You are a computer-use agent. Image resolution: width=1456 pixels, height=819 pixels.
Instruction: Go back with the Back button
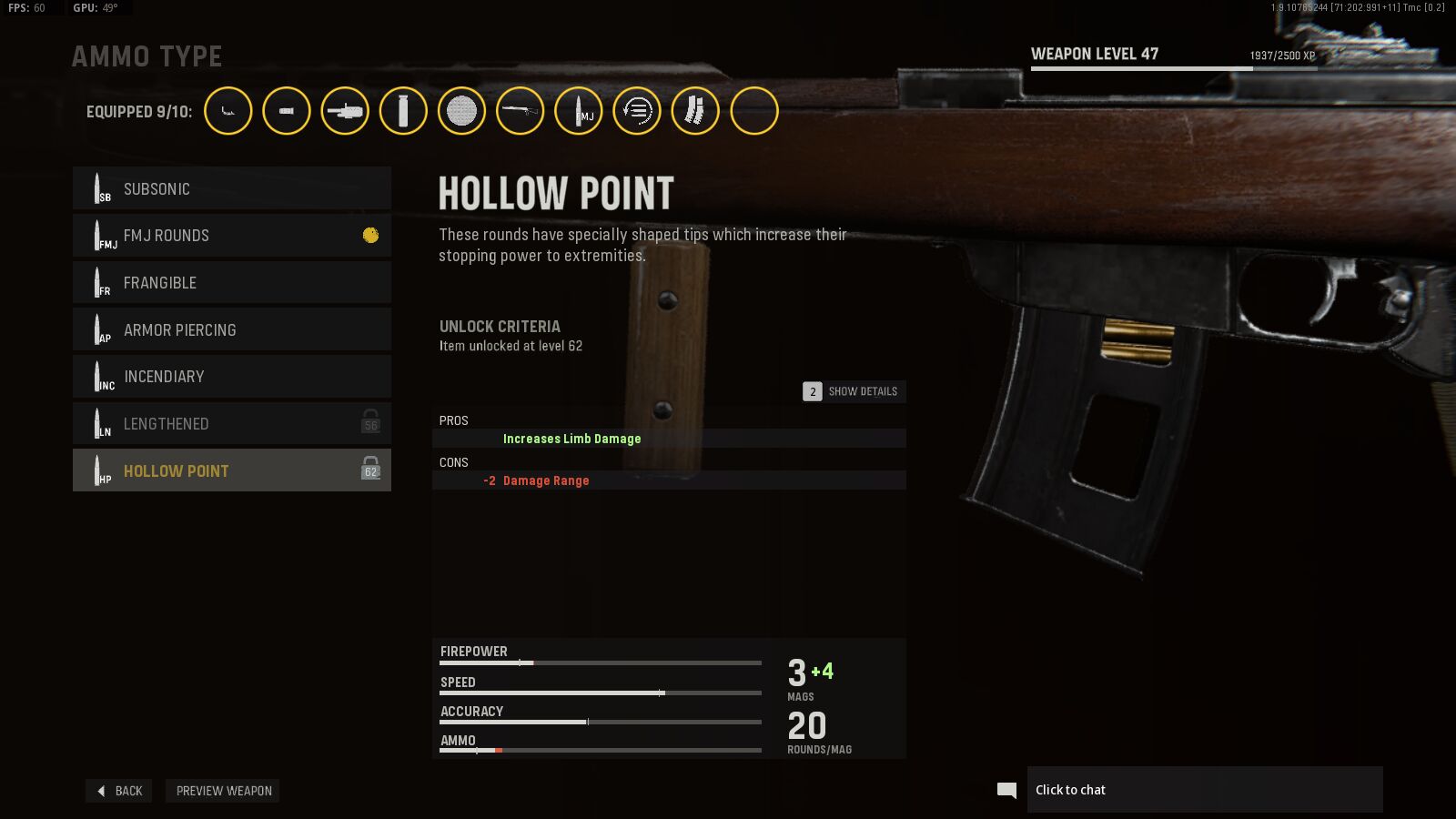point(119,791)
